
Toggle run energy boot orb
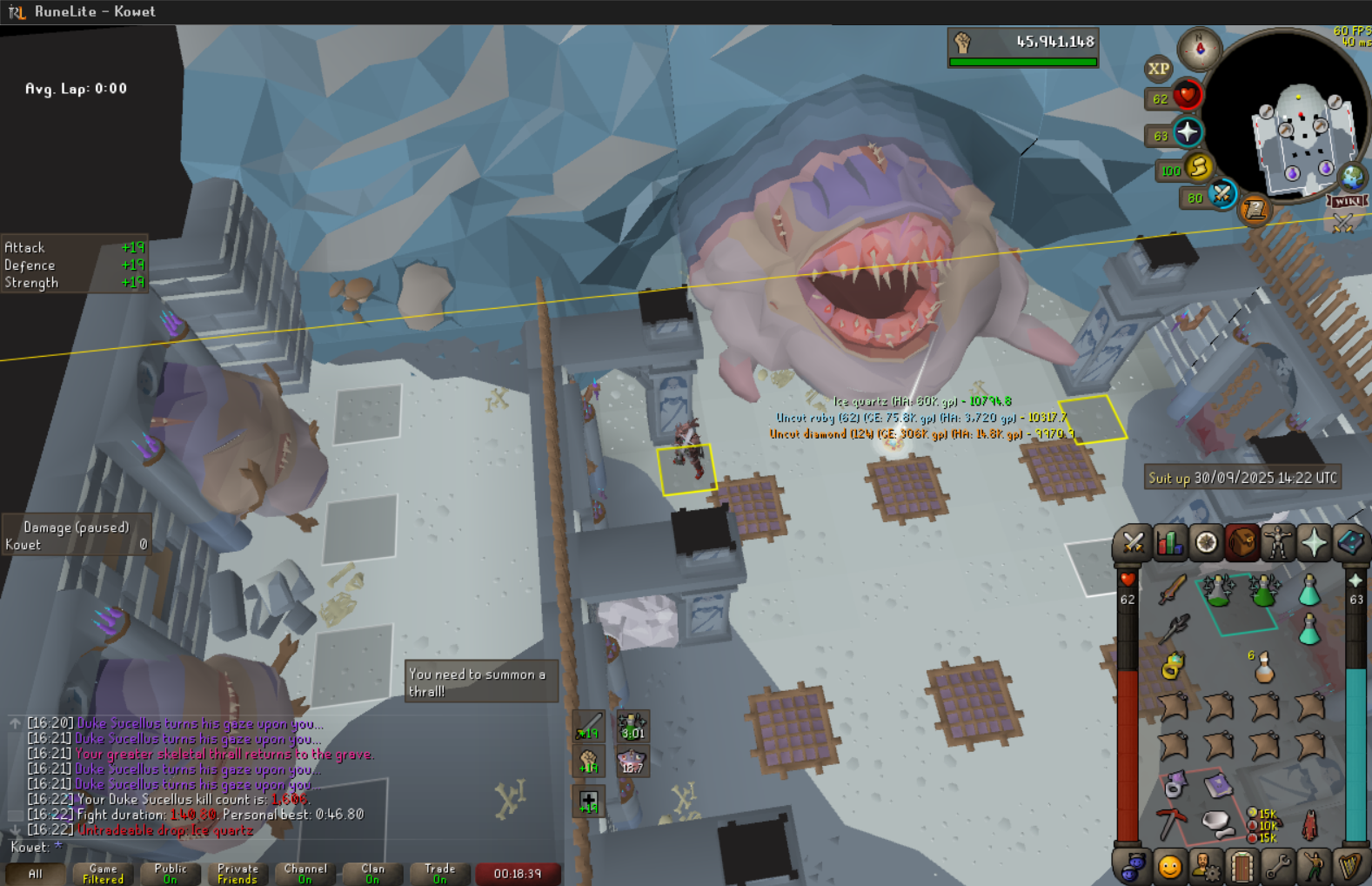pyautogui.click(x=1198, y=166)
